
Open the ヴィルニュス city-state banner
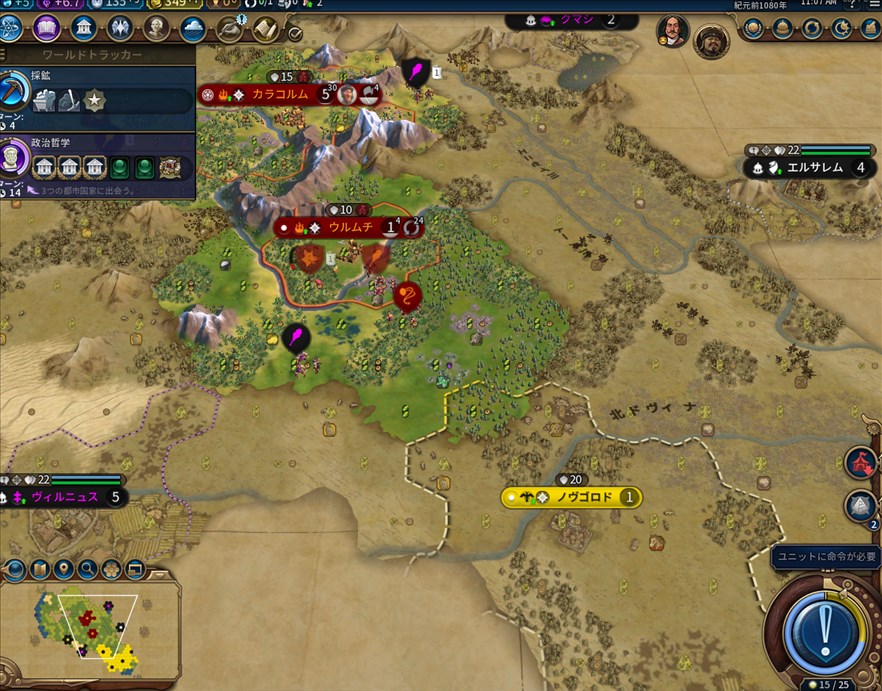pyautogui.click(x=66, y=496)
